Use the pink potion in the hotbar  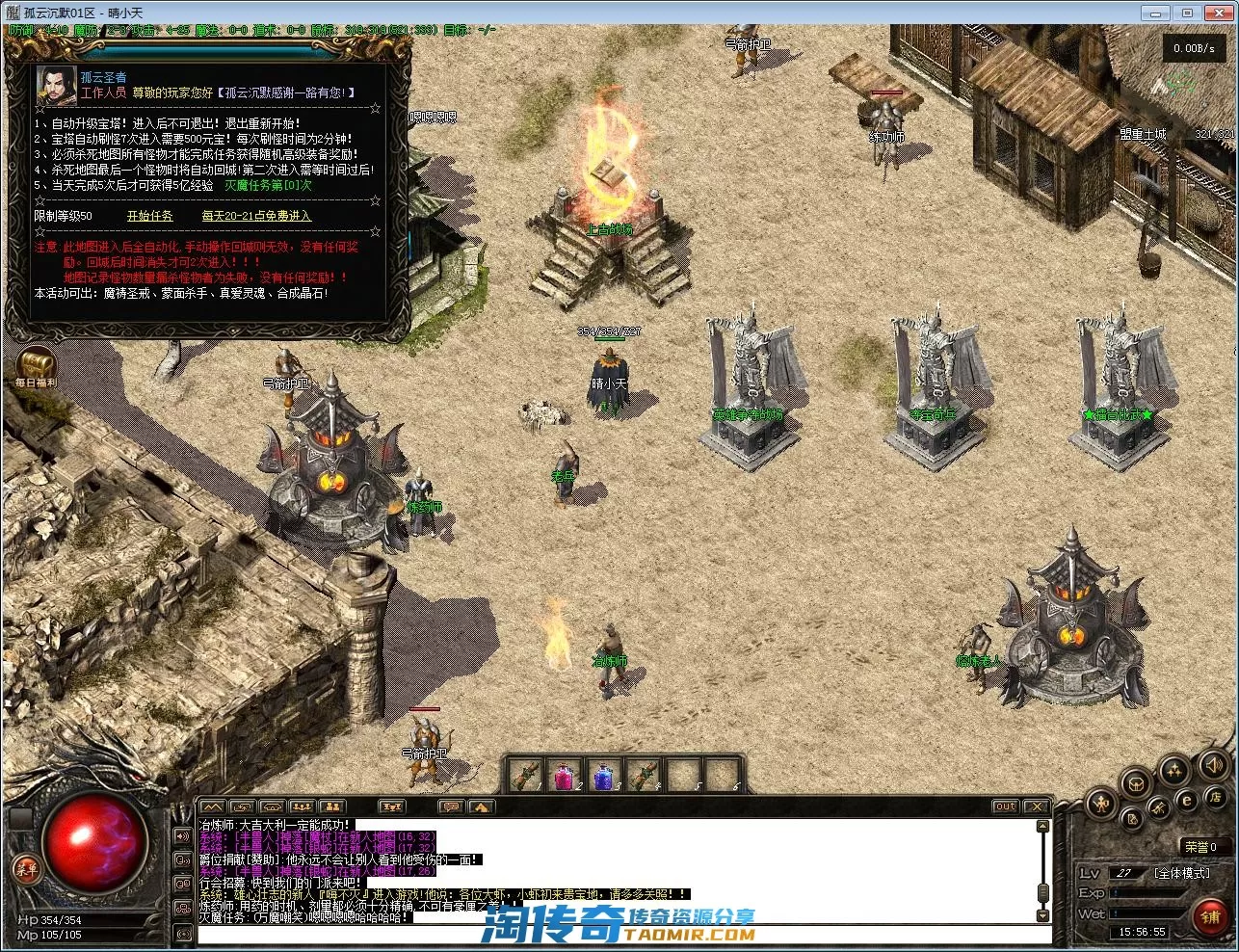pyautogui.click(x=565, y=774)
